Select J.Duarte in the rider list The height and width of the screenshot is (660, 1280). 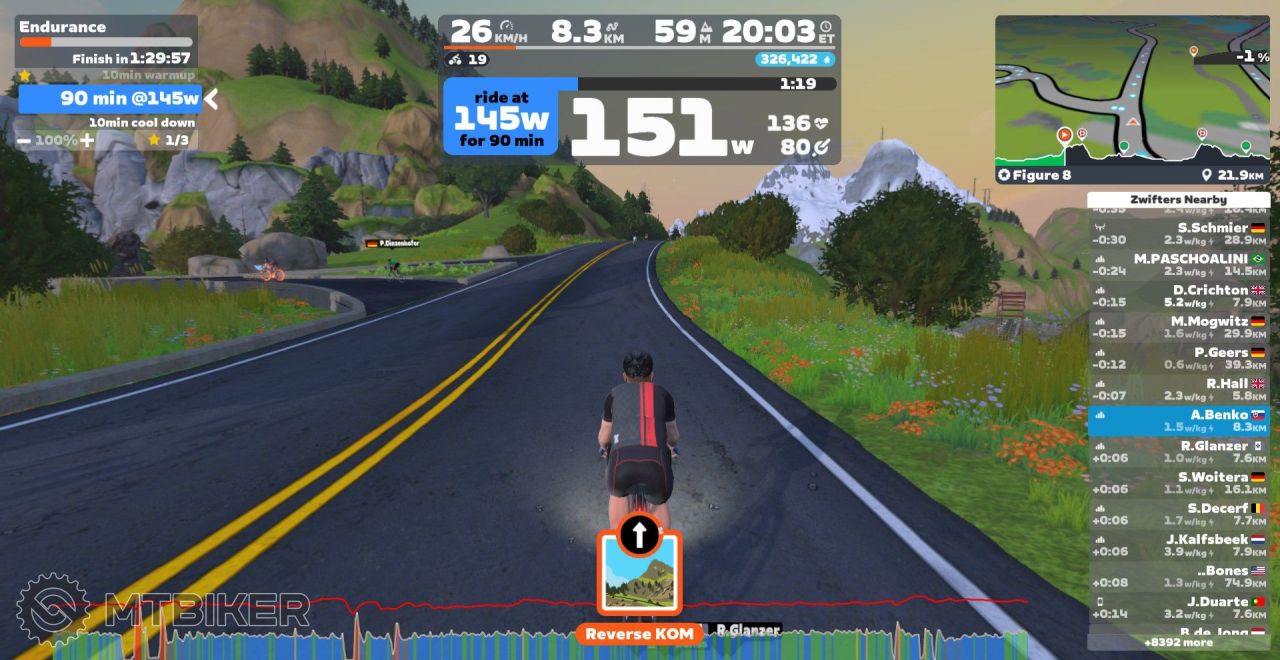[x=1178, y=607]
